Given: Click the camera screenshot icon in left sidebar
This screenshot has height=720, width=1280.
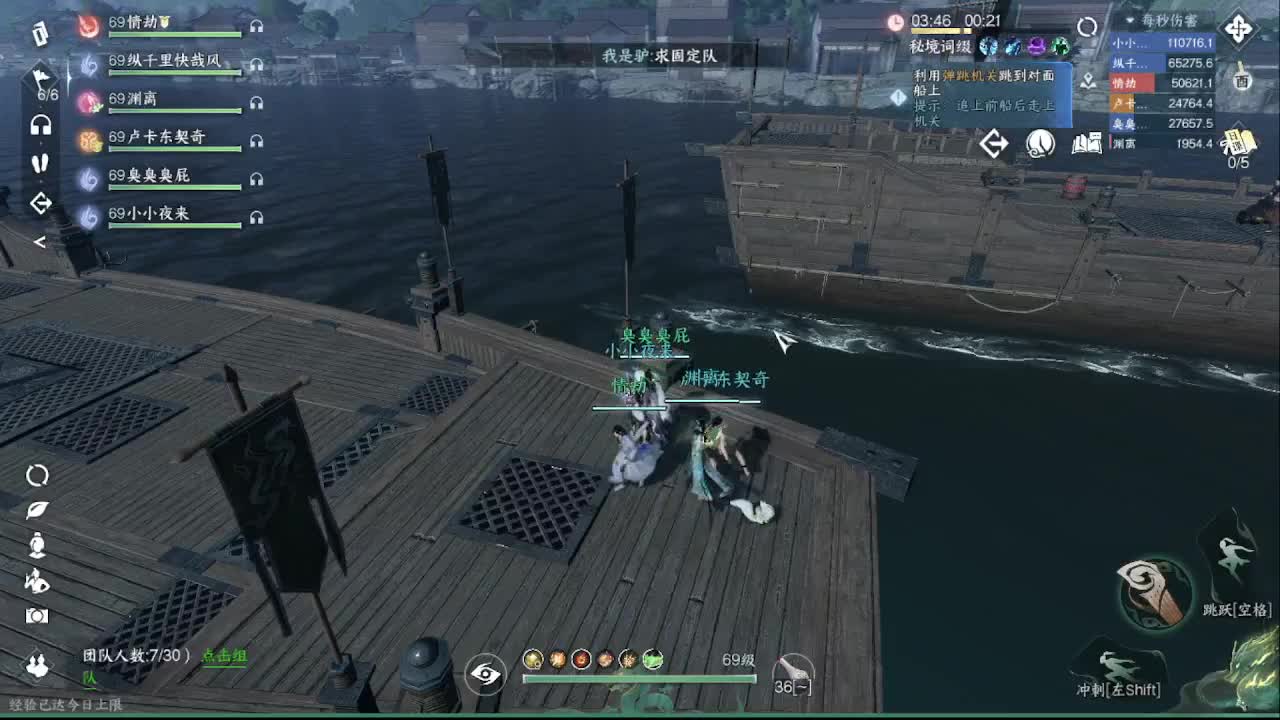Looking at the screenshot, I should coord(36,615).
